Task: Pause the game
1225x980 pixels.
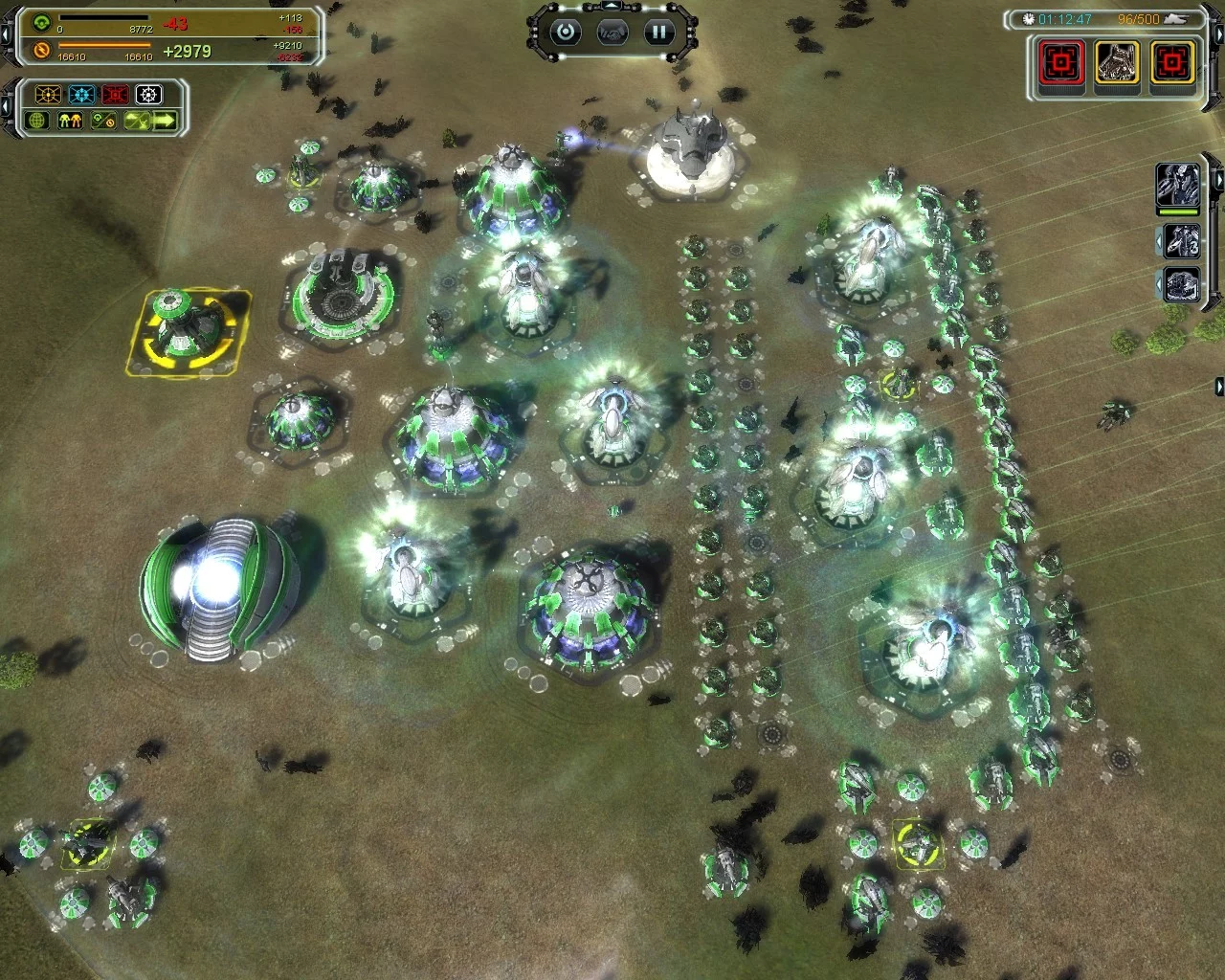Action: 658,33
